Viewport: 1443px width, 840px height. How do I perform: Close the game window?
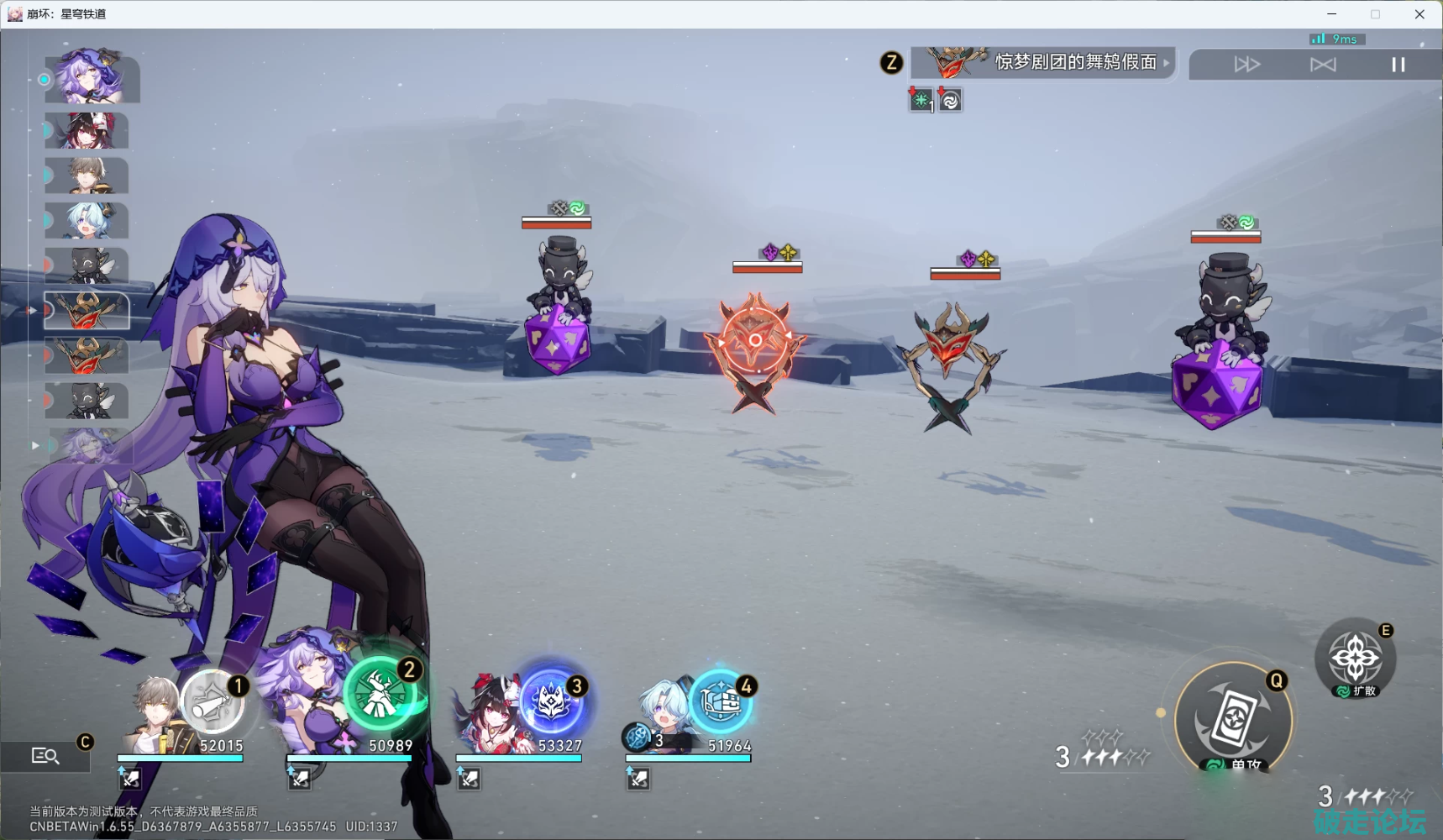pyautogui.click(x=1419, y=14)
